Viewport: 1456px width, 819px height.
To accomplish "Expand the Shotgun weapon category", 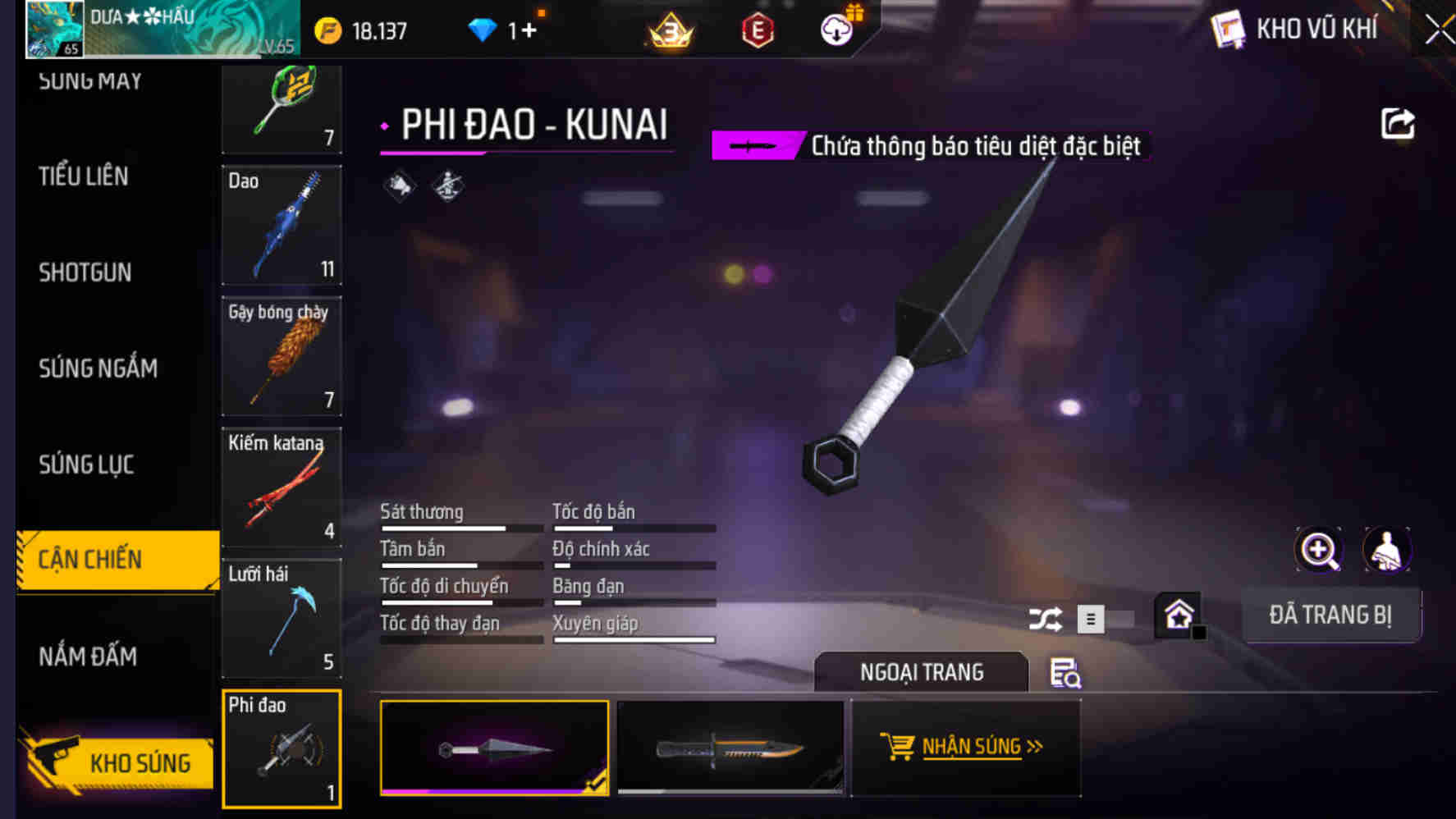I will [84, 272].
